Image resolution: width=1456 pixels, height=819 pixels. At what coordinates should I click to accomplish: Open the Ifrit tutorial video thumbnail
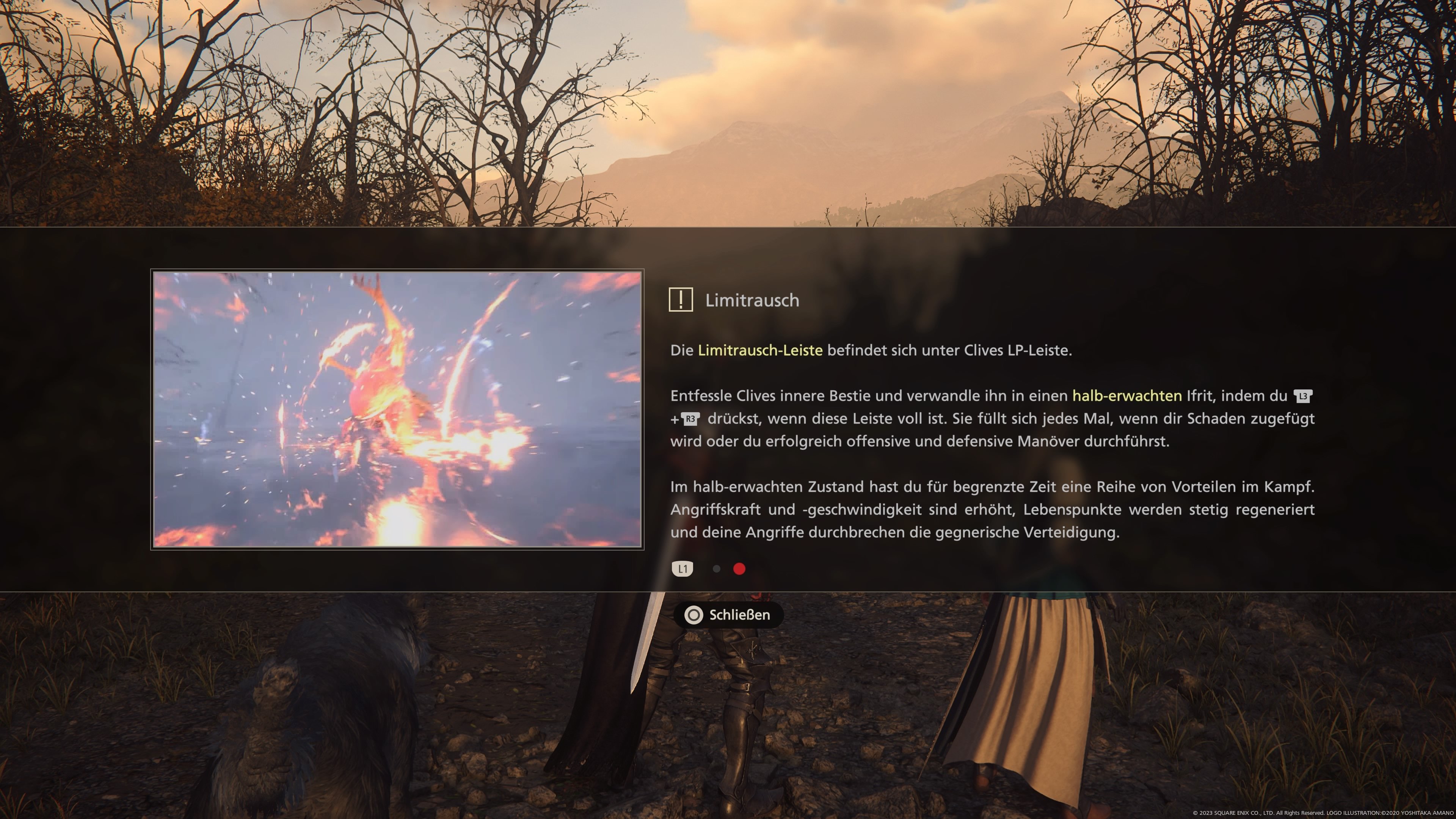pos(397,409)
